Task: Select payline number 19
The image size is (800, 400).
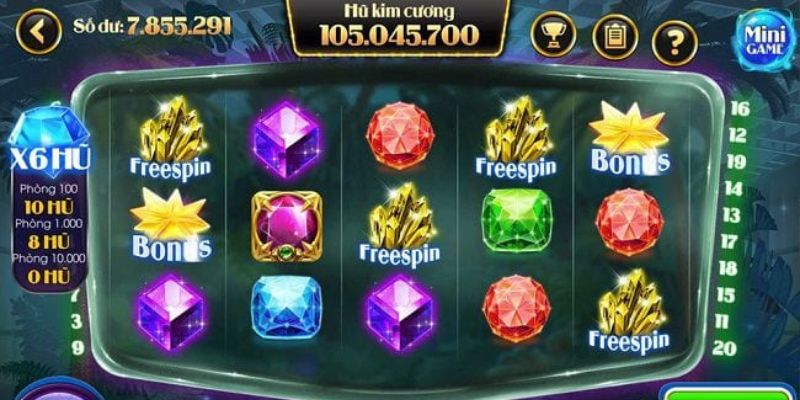Action: click(x=740, y=162)
